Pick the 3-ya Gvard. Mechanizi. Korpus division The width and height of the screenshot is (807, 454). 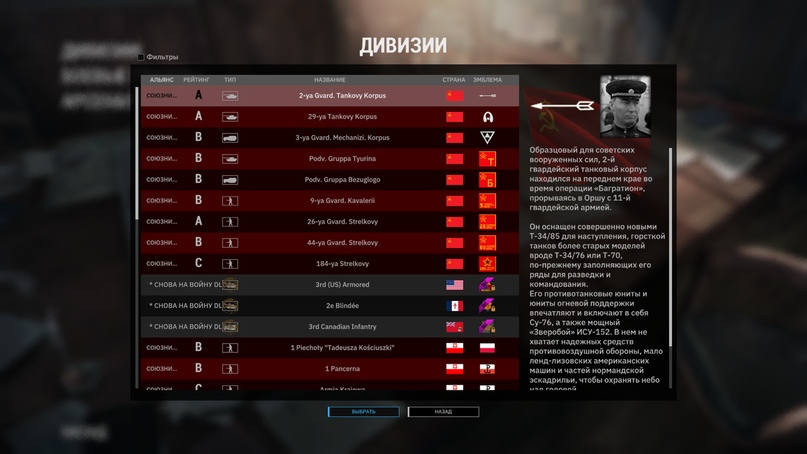(x=329, y=138)
